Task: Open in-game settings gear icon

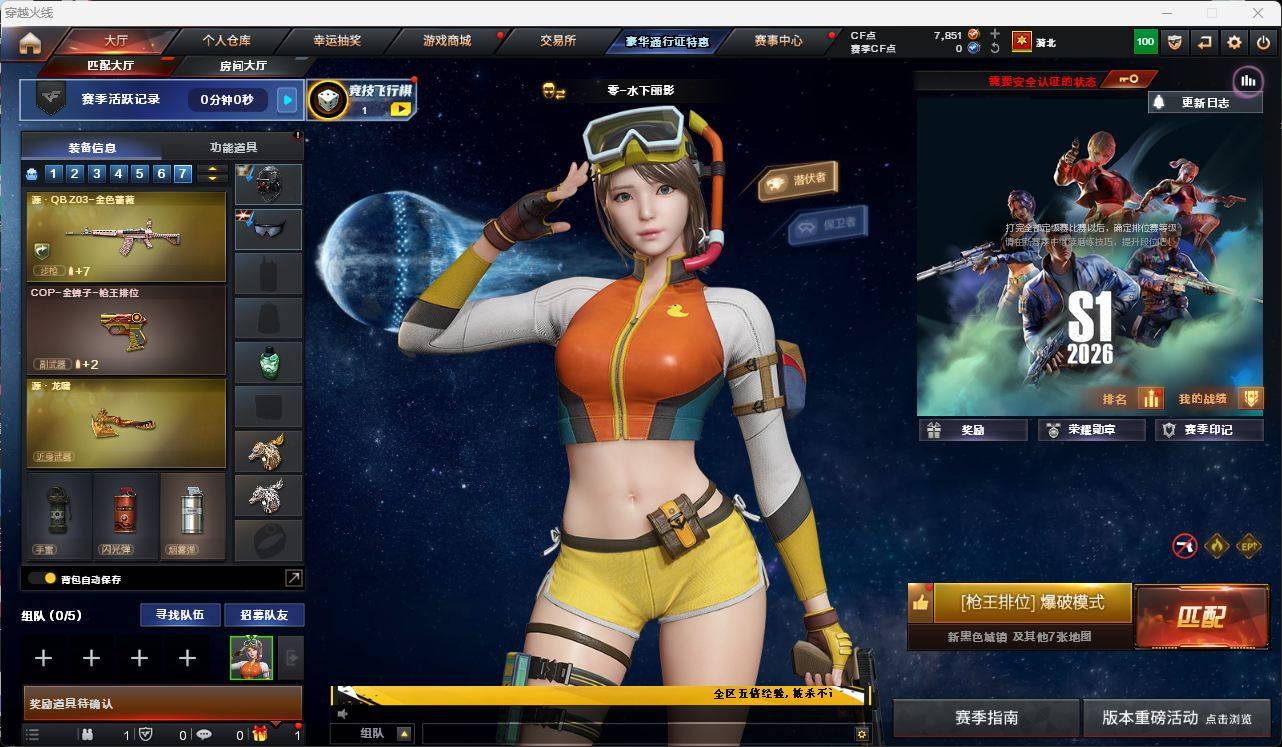Action: click(1234, 42)
